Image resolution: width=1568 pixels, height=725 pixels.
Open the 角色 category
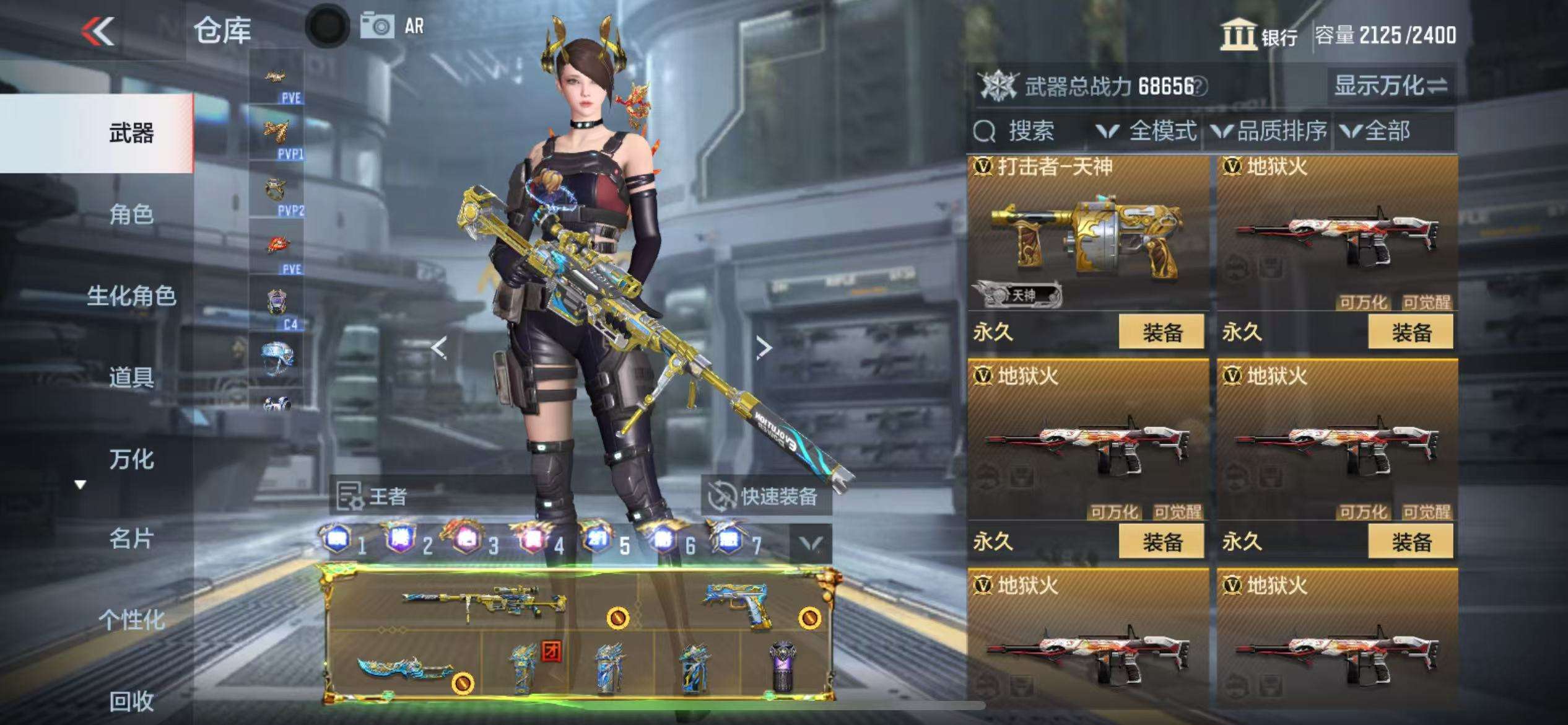pyautogui.click(x=131, y=214)
